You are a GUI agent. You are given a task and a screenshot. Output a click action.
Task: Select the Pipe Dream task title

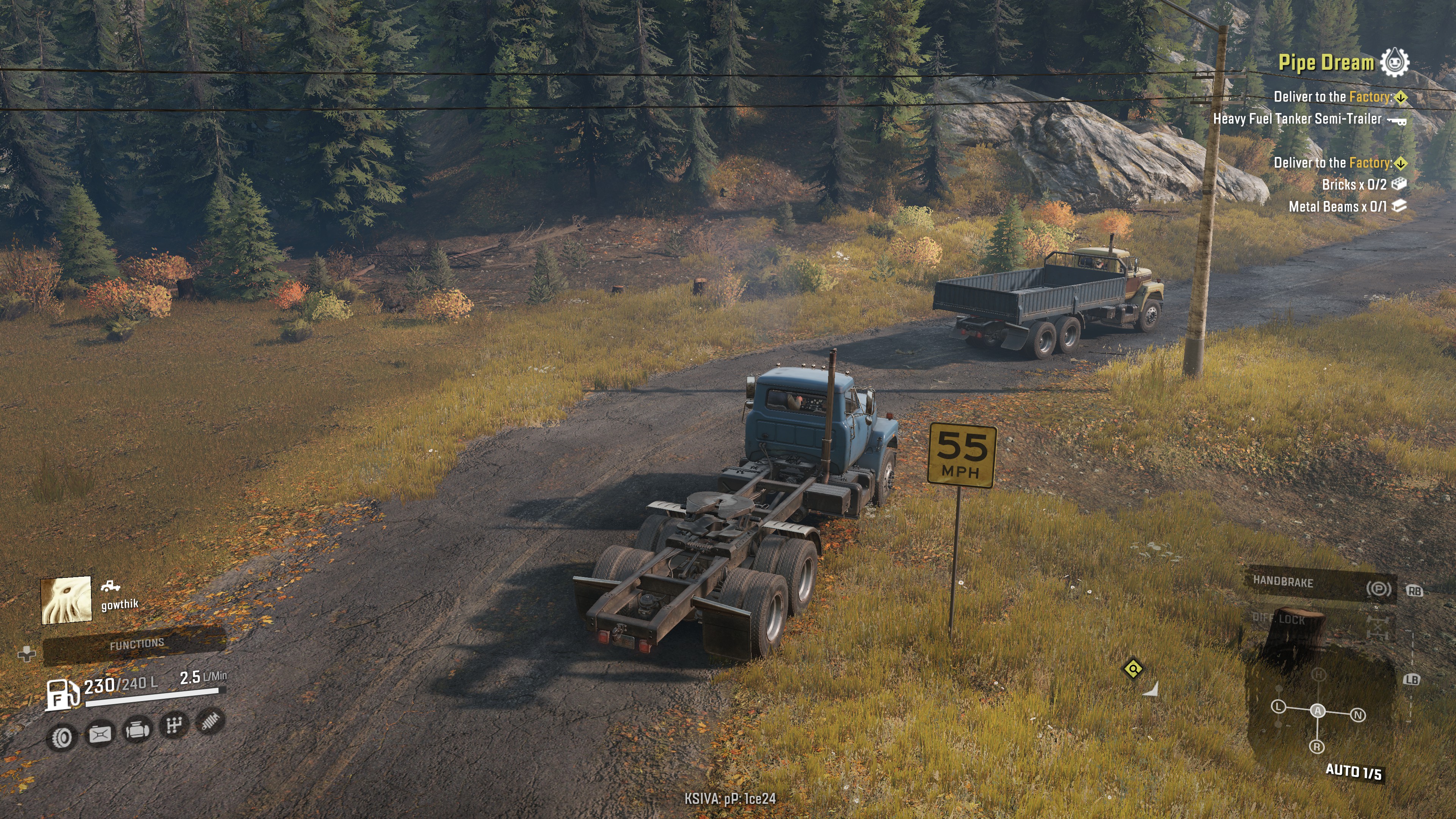pos(1326,63)
